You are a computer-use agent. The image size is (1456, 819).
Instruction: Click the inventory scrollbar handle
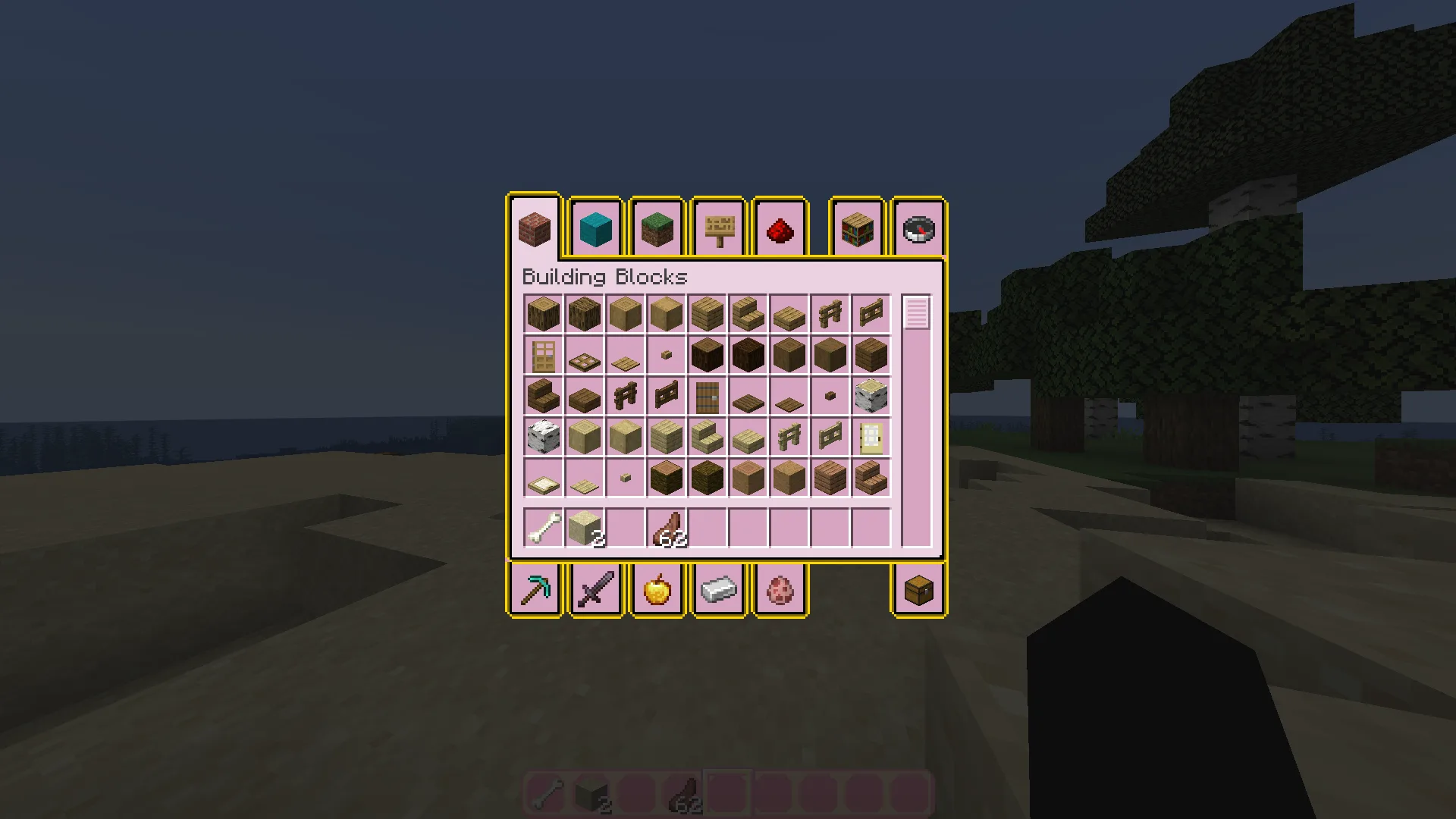click(x=918, y=313)
